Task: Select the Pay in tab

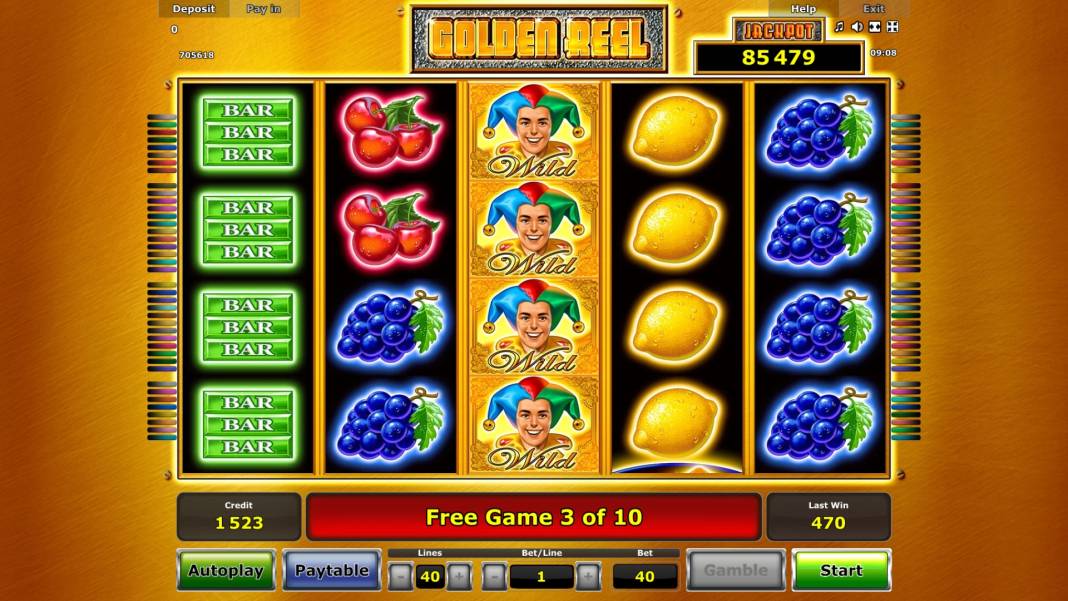Action: pos(264,9)
